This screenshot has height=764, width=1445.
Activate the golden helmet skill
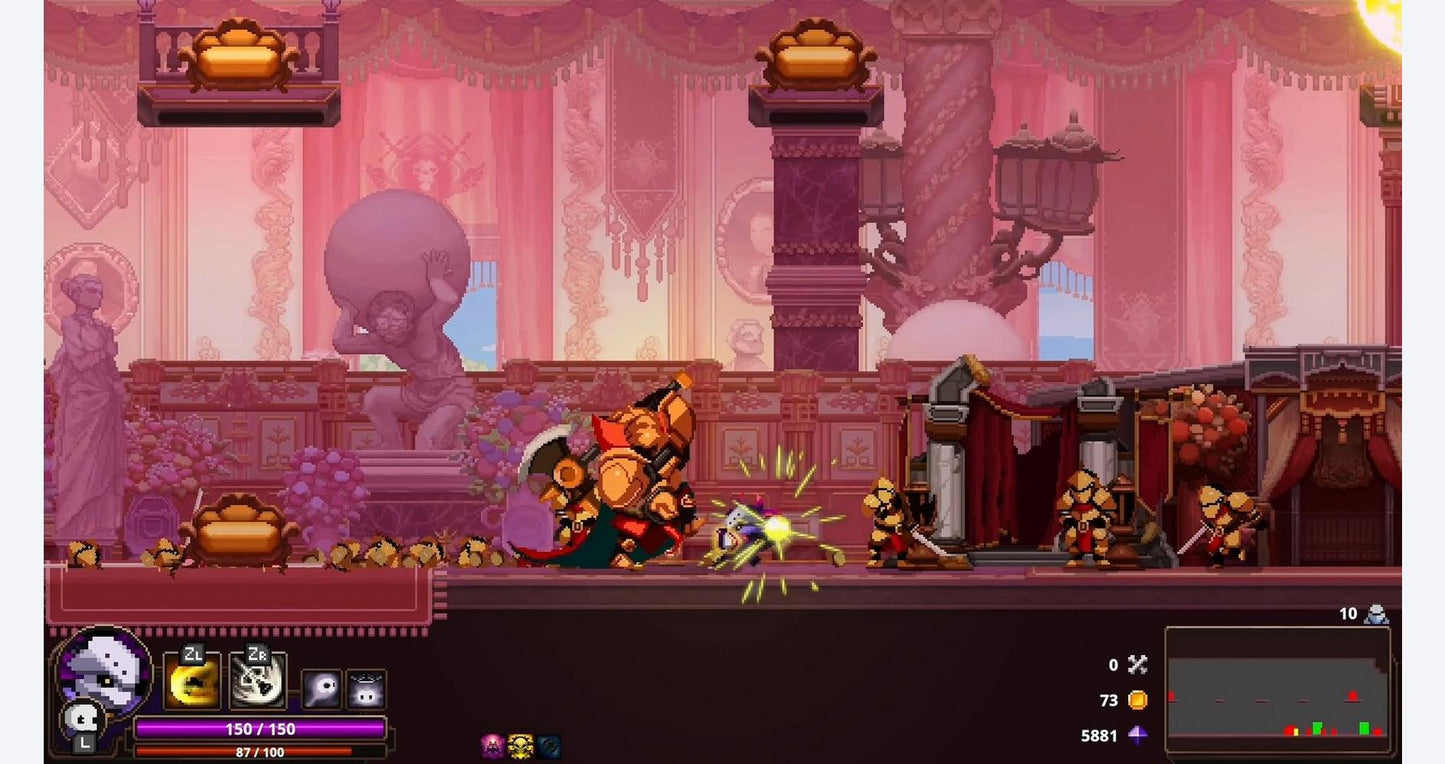193,683
